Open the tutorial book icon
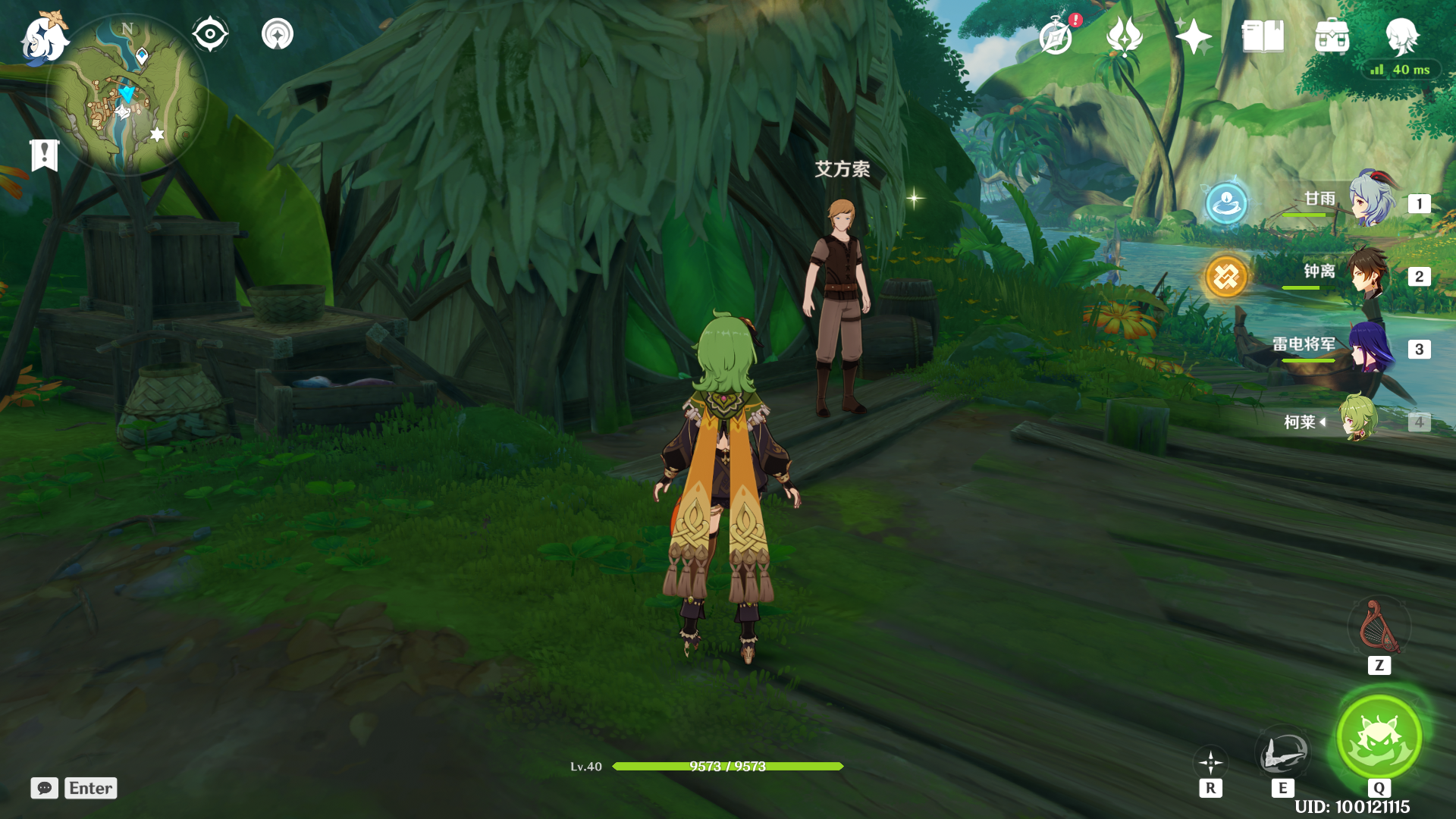The image size is (1456, 819). 1263,36
